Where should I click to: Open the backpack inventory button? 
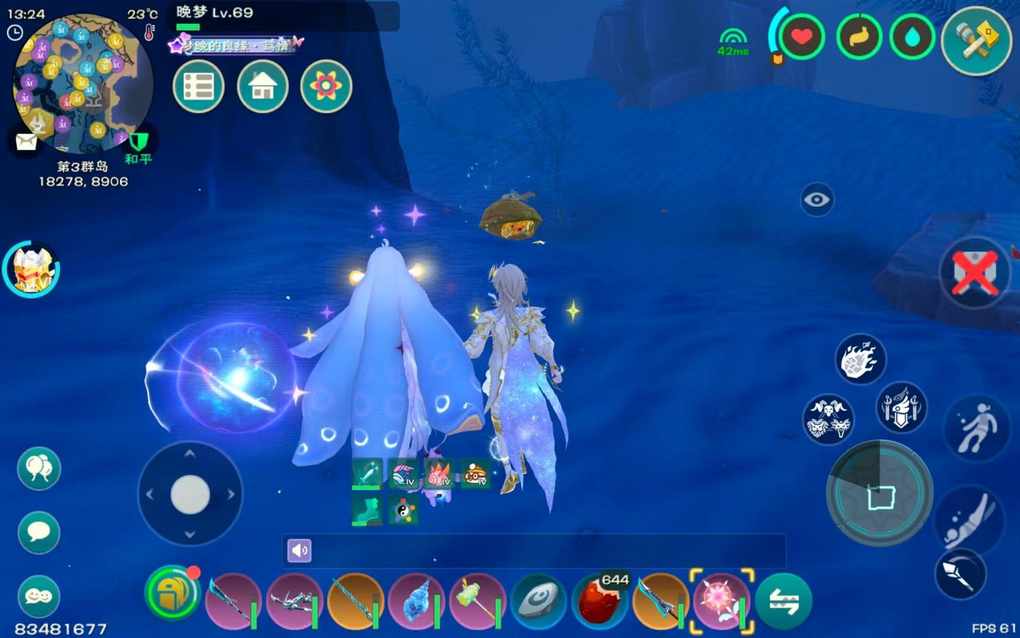point(173,594)
